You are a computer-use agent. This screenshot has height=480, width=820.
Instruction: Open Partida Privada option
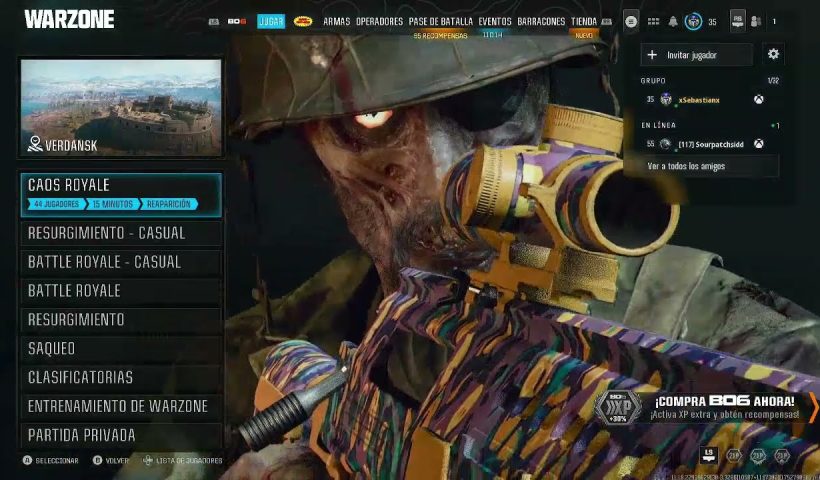pyautogui.click(x=120, y=436)
